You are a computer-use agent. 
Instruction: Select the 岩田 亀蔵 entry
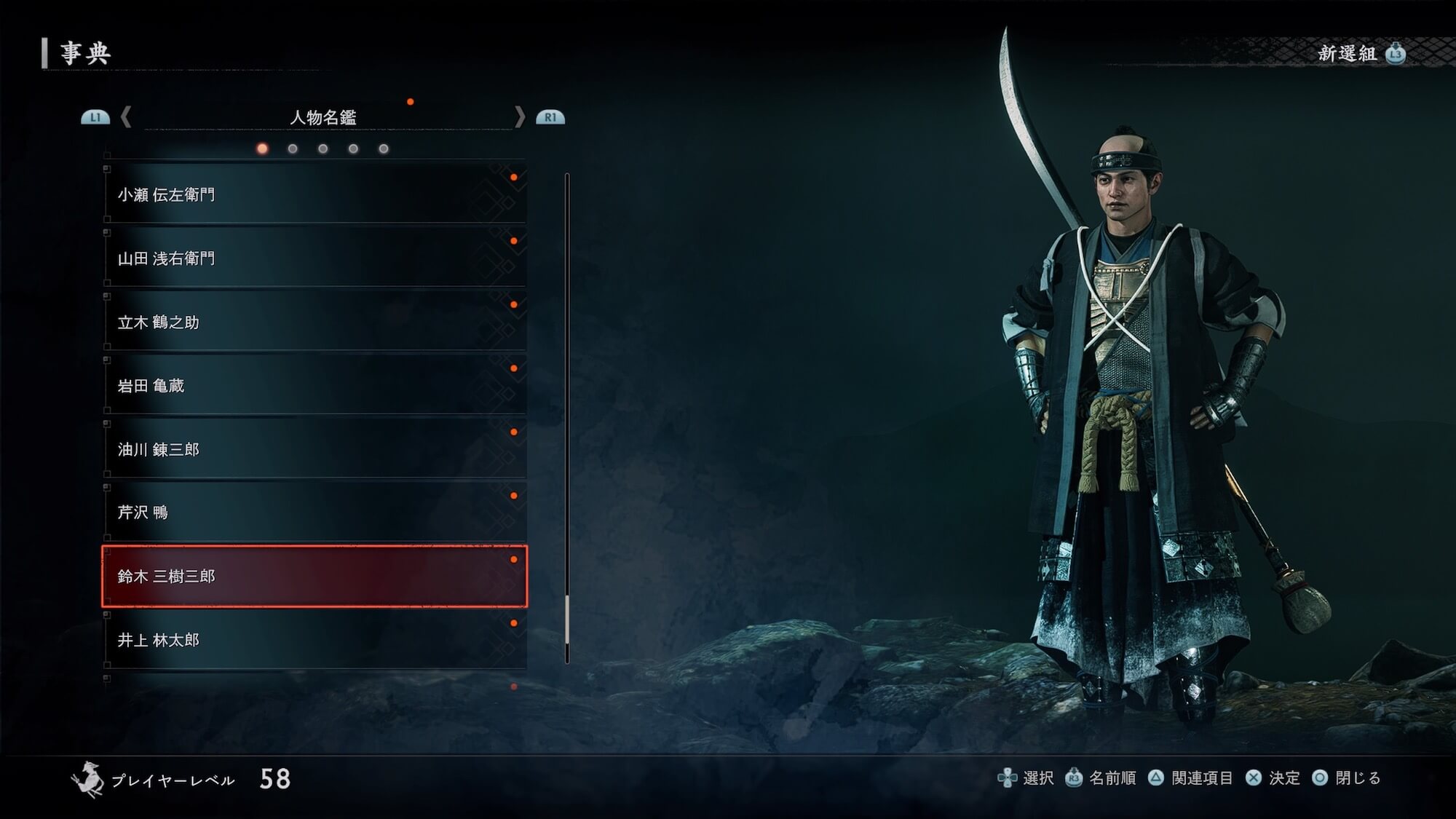pos(313,386)
